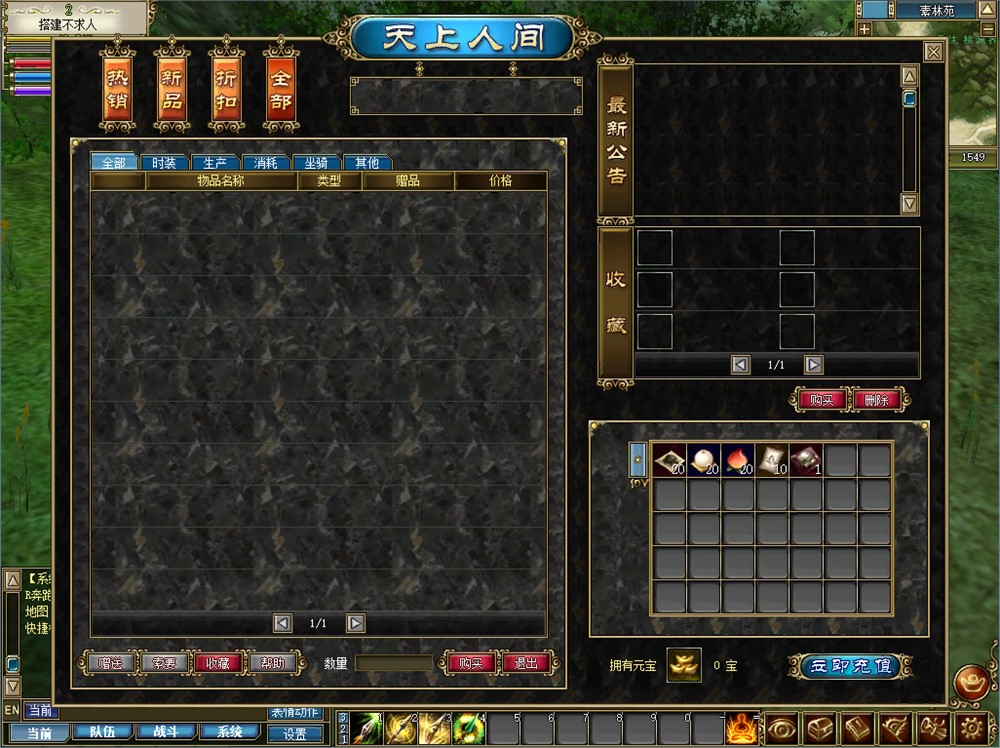Click the 索要 request button

tap(163, 663)
